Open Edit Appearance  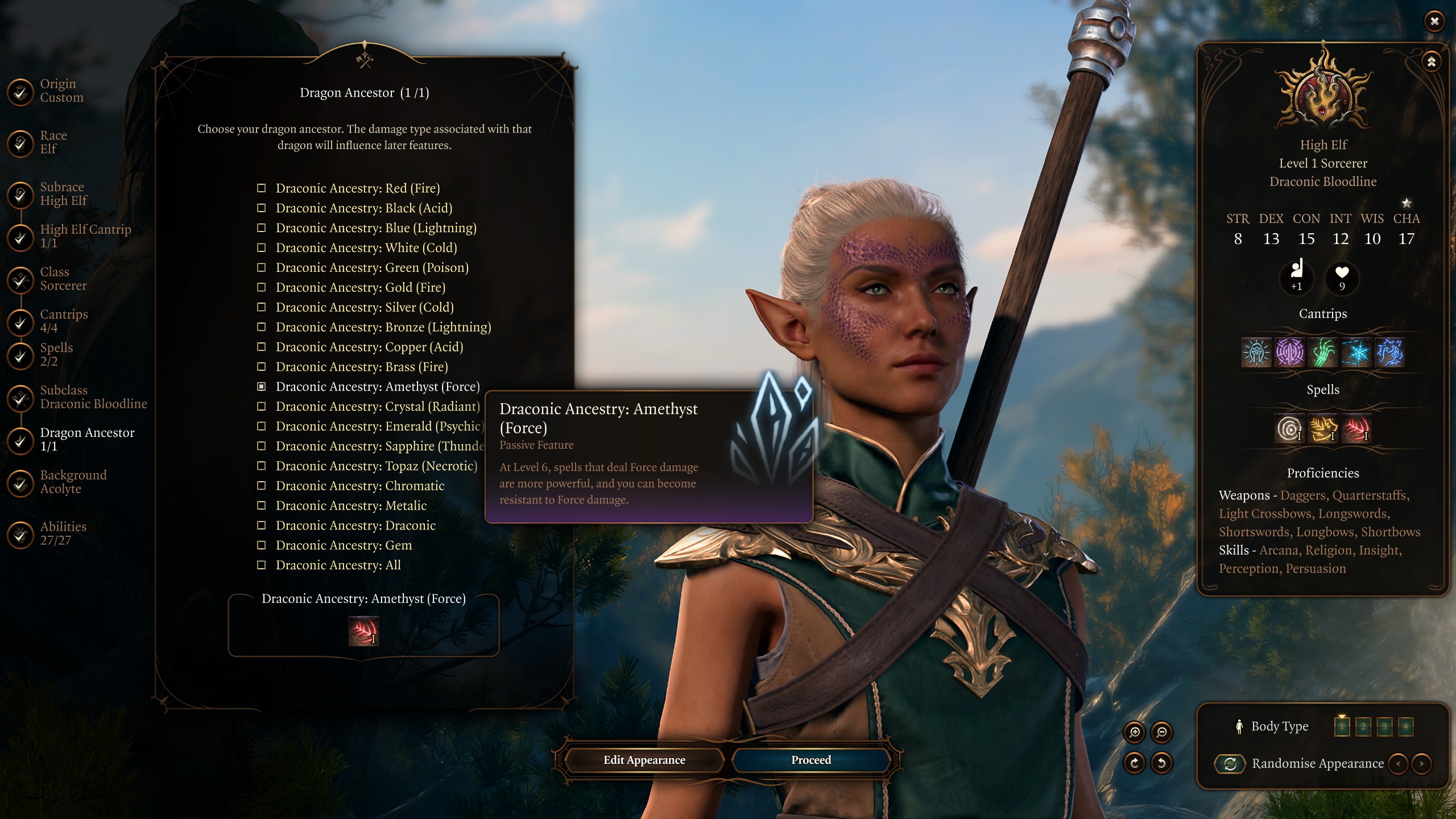(x=644, y=760)
